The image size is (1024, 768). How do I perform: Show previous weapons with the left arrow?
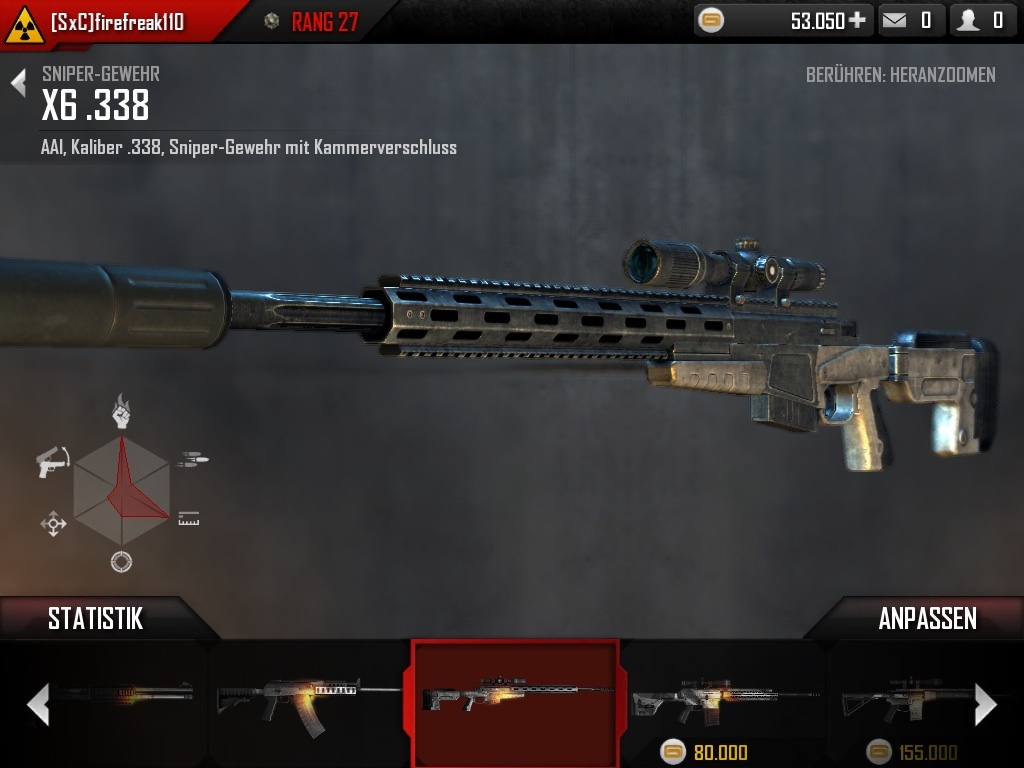pos(37,704)
